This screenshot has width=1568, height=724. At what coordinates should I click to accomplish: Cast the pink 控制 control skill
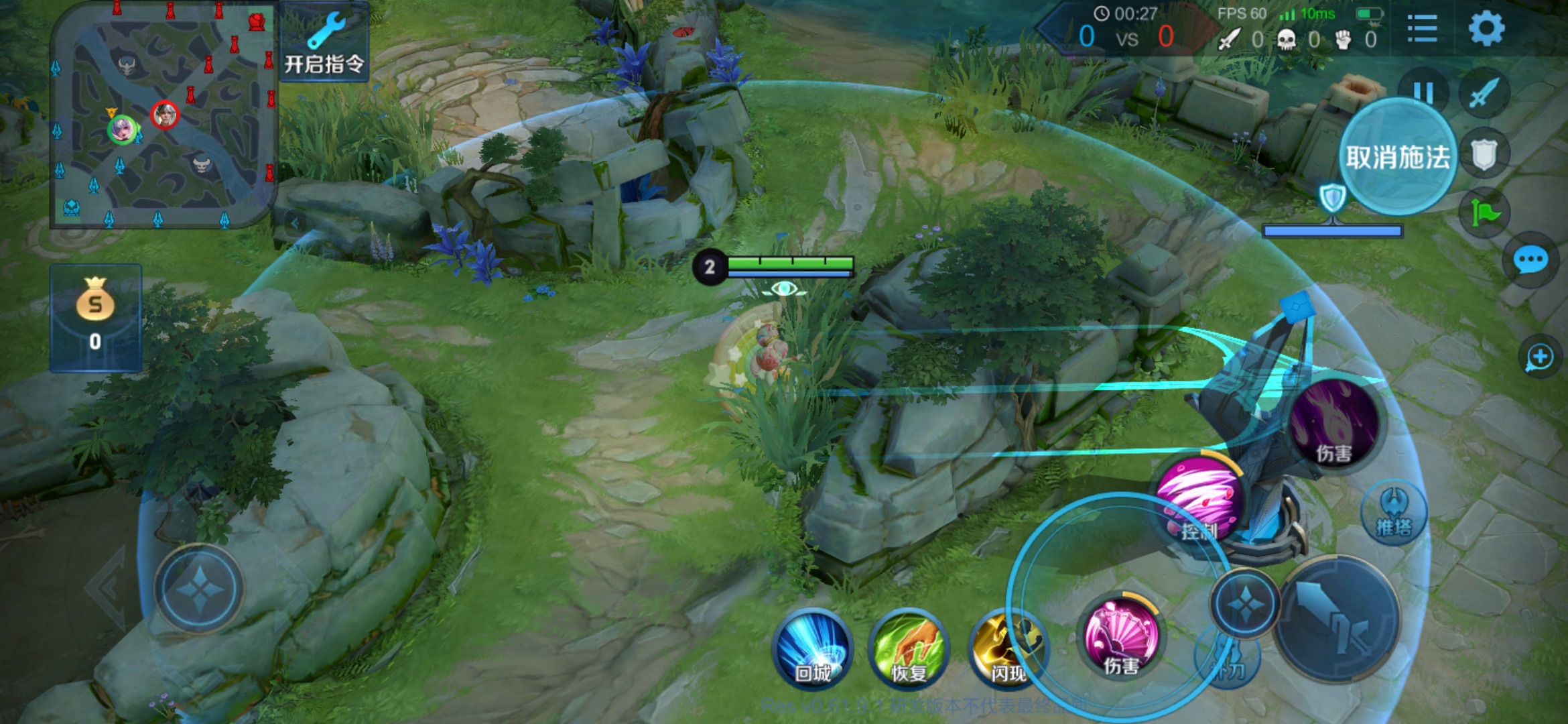point(1201,499)
